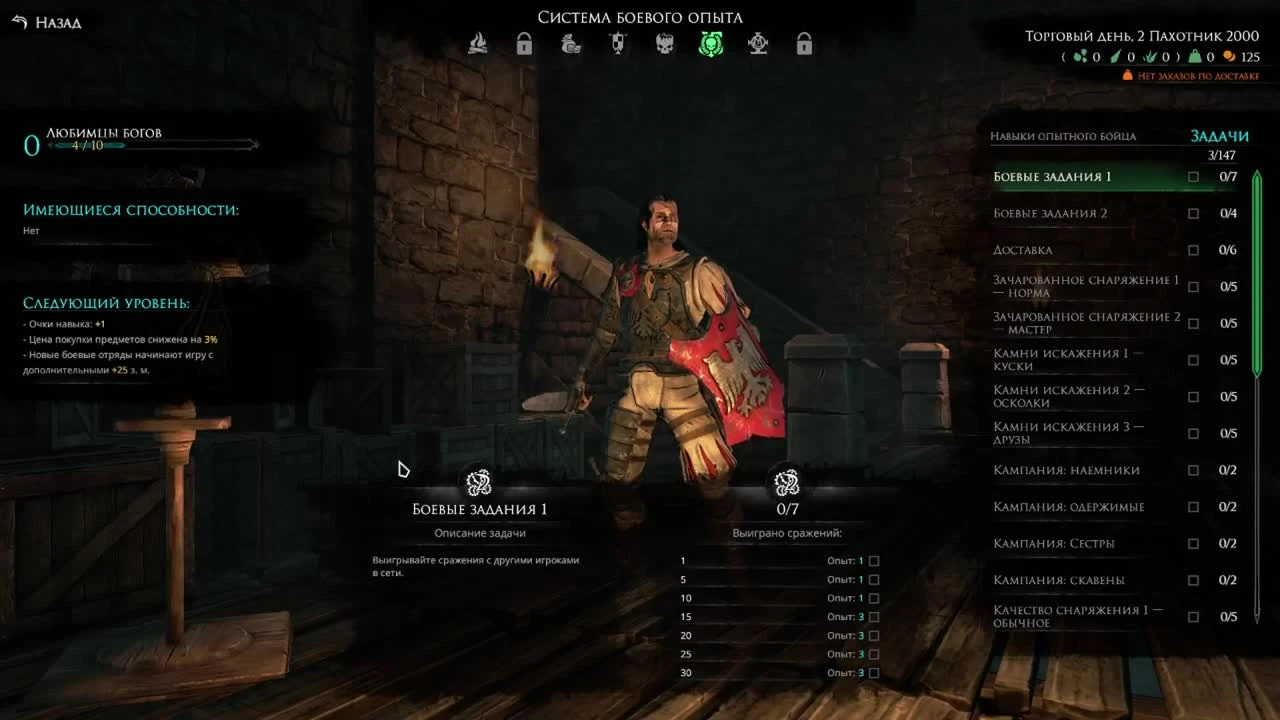Open the campfire camp icon

click(x=479, y=44)
